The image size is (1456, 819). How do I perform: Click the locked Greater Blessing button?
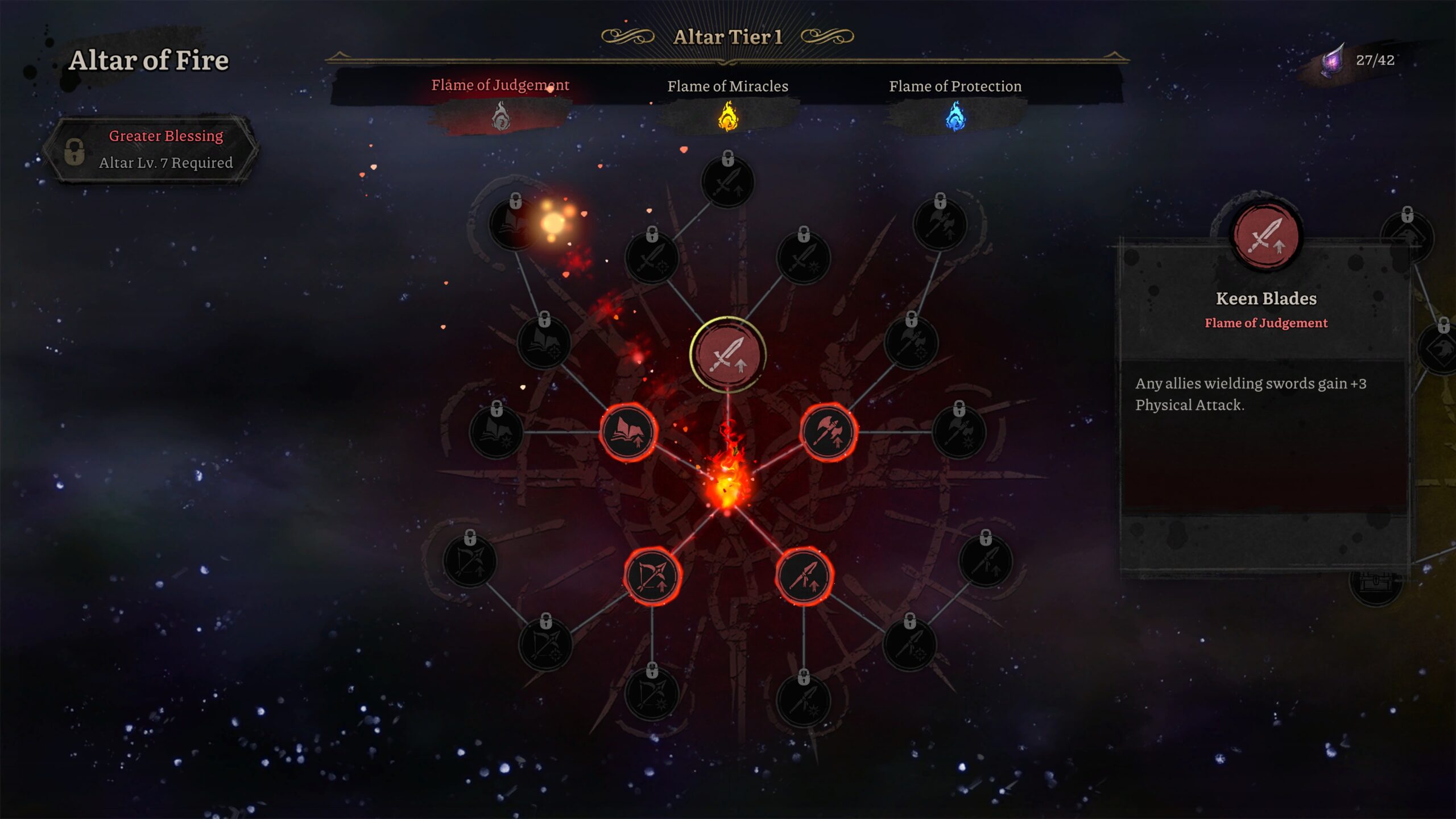click(x=151, y=150)
